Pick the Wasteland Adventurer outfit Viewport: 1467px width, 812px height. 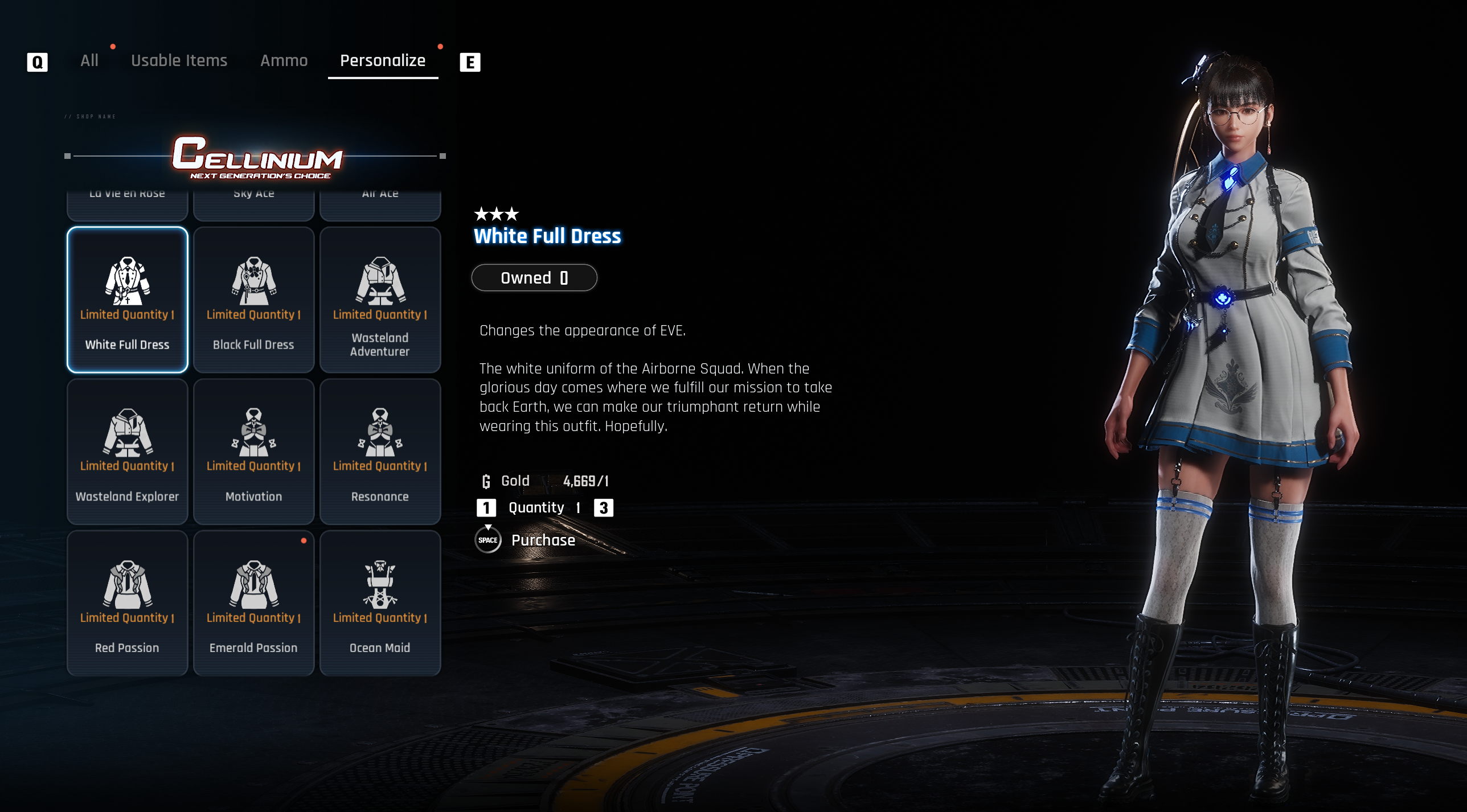(380, 300)
